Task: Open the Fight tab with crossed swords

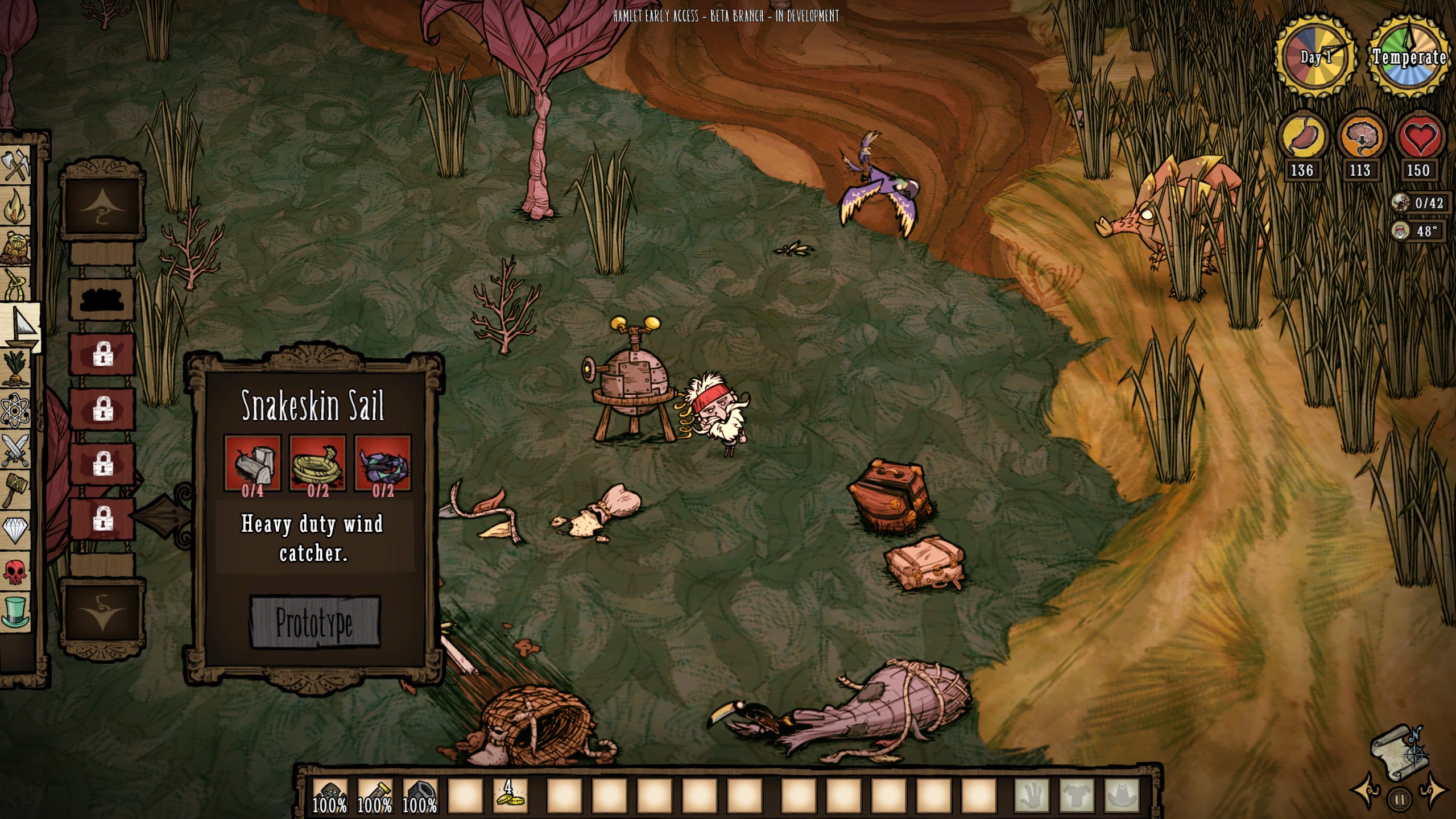Action: [x=16, y=450]
